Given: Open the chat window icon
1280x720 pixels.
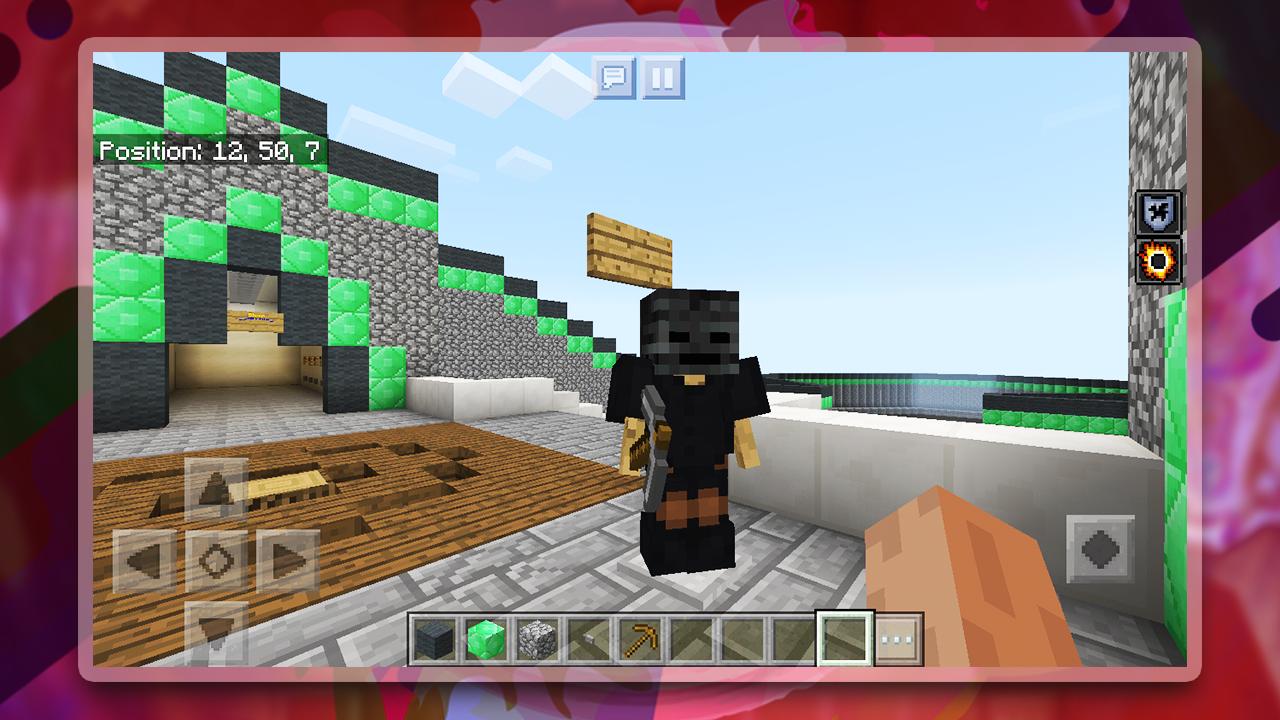Looking at the screenshot, I should (615, 78).
